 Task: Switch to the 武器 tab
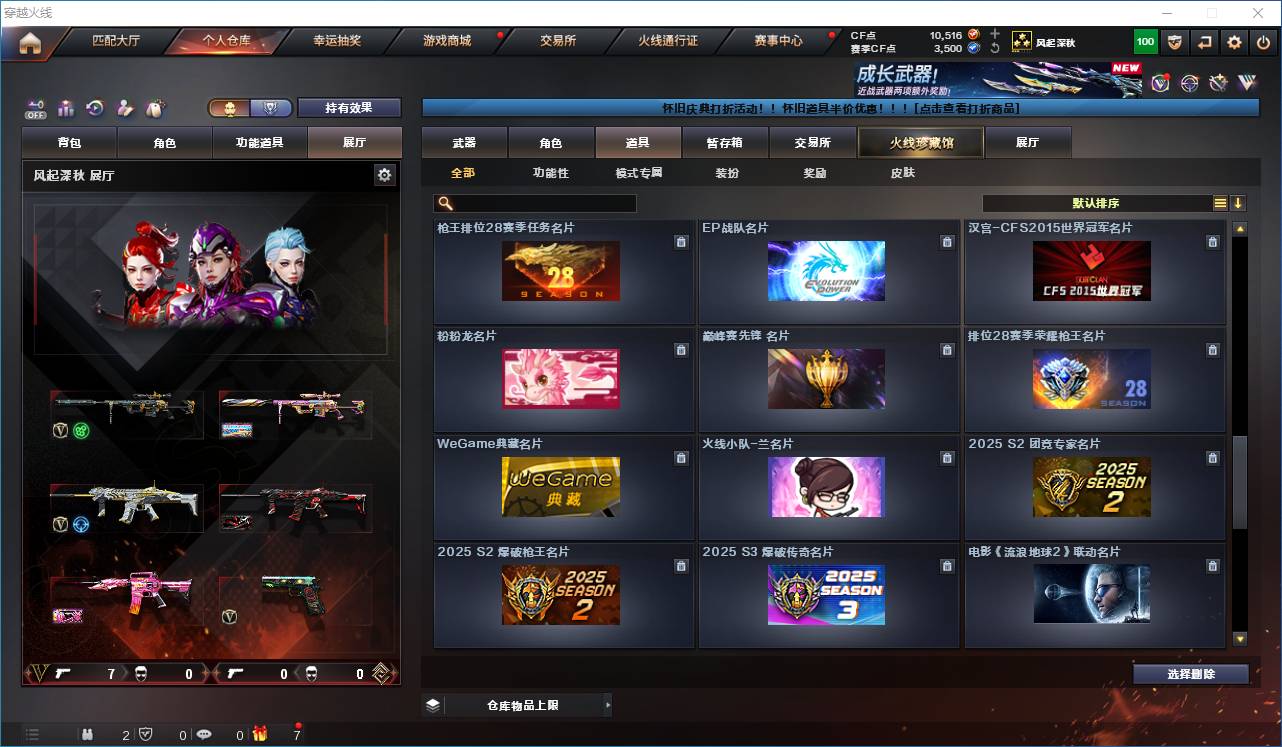[x=462, y=142]
